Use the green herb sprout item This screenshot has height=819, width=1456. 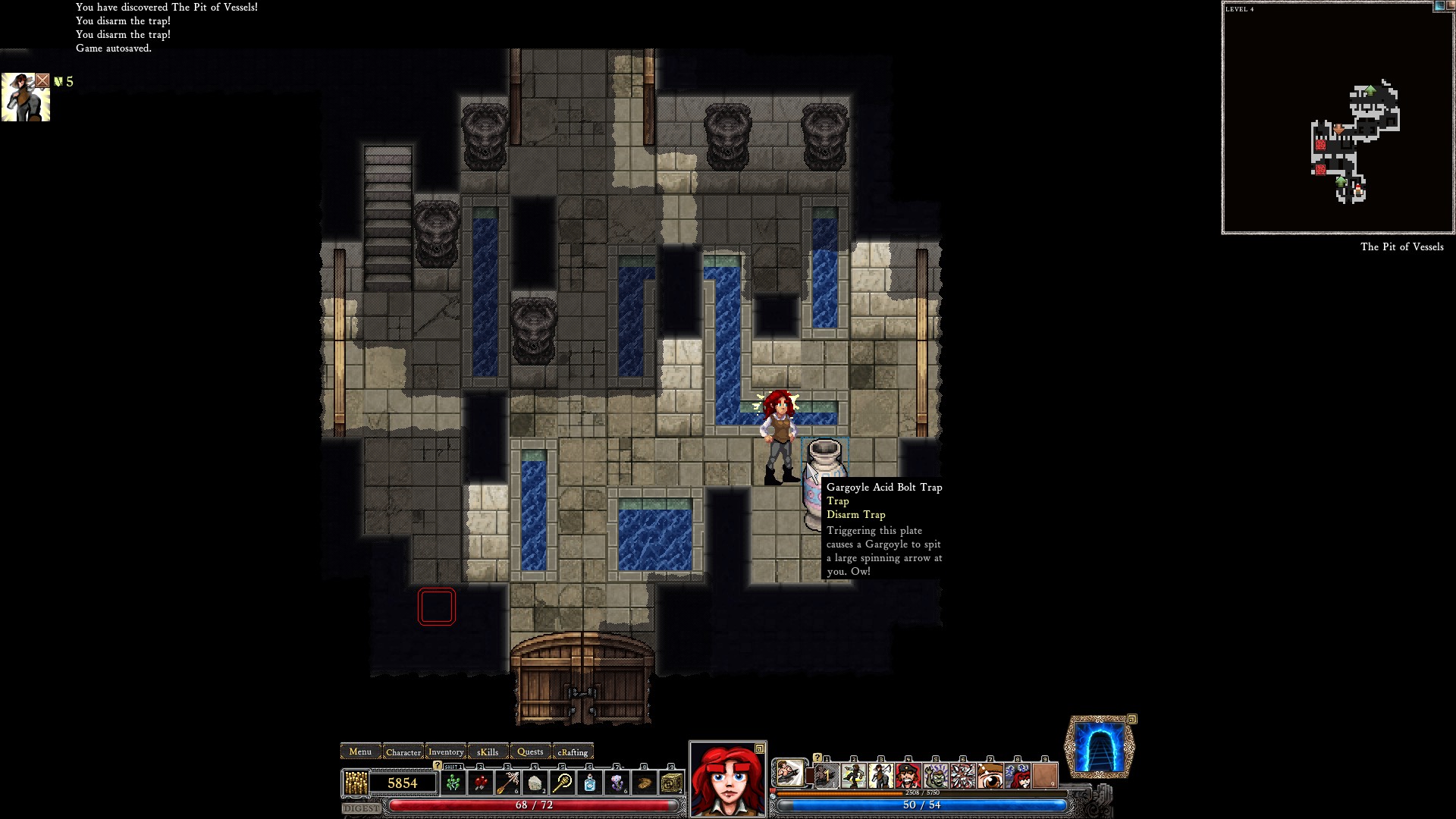click(x=453, y=783)
